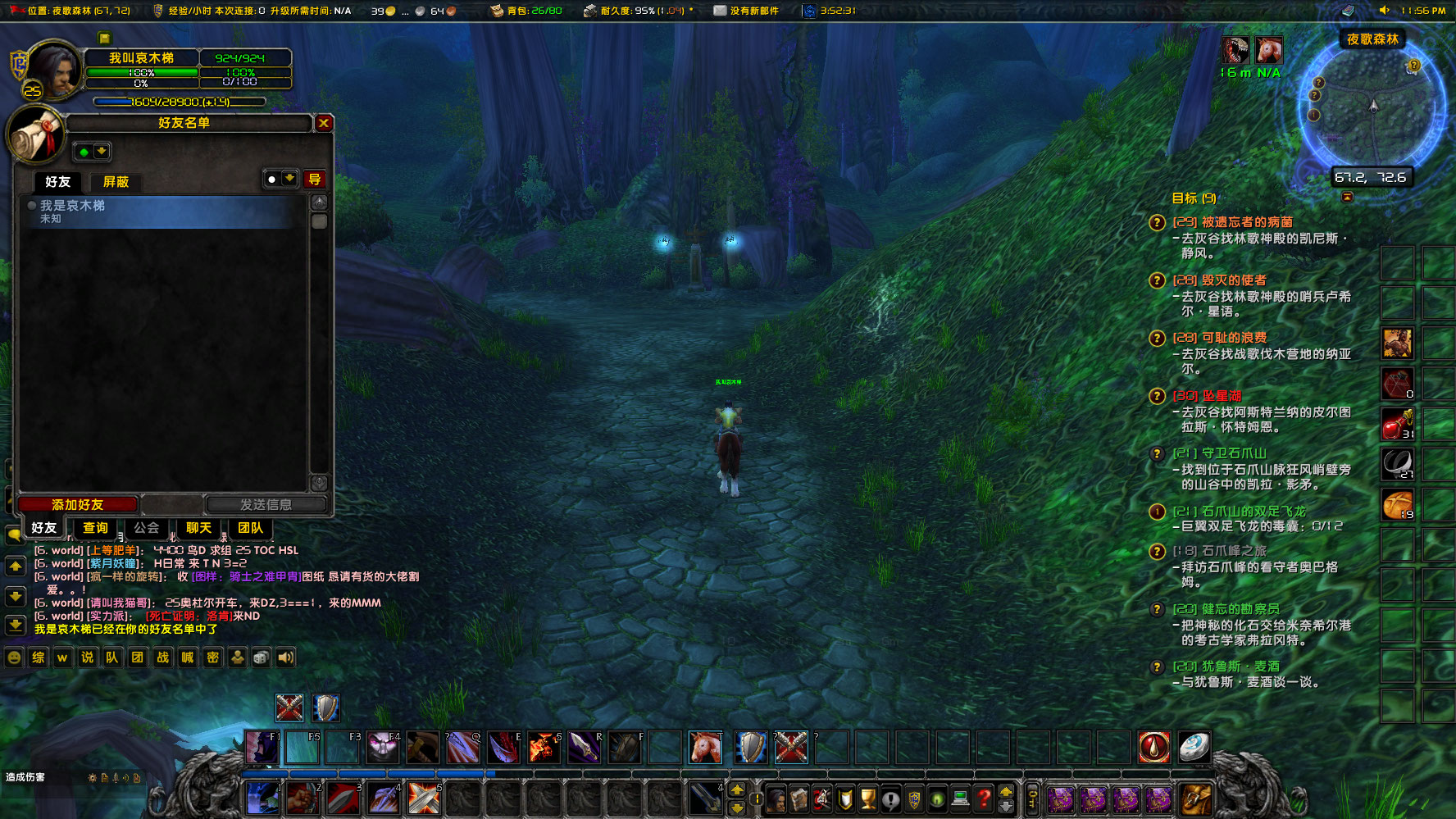Toggle chat sound with the speaker icon

tap(284, 657)
